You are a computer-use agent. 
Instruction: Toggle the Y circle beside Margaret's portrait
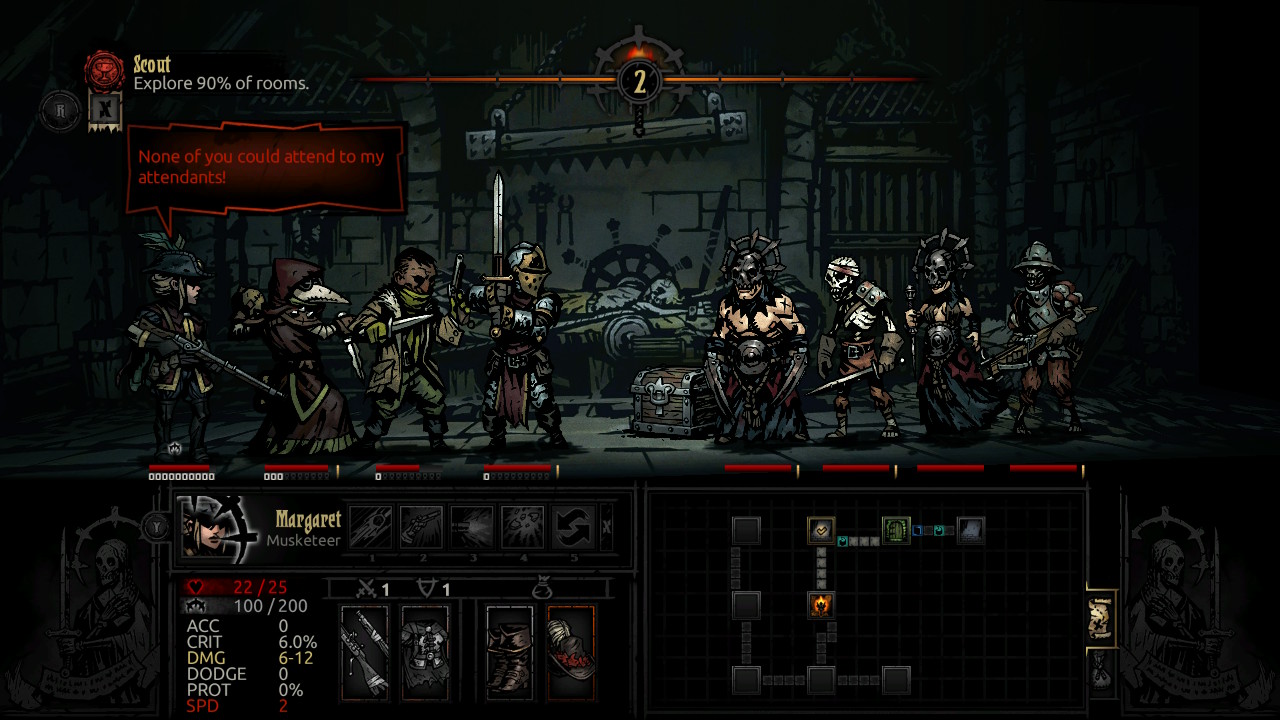pos(155,527)
